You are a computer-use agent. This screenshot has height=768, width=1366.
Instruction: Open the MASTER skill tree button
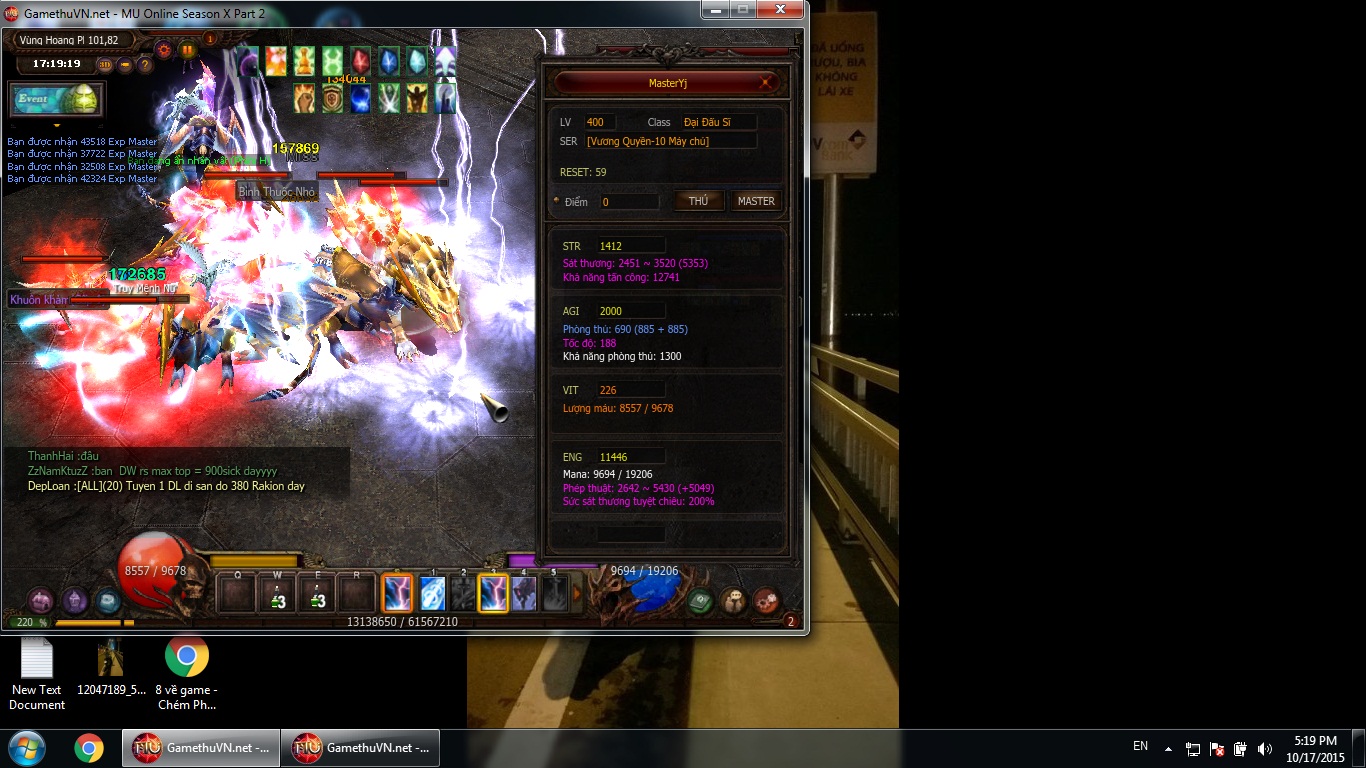point(756,201)
